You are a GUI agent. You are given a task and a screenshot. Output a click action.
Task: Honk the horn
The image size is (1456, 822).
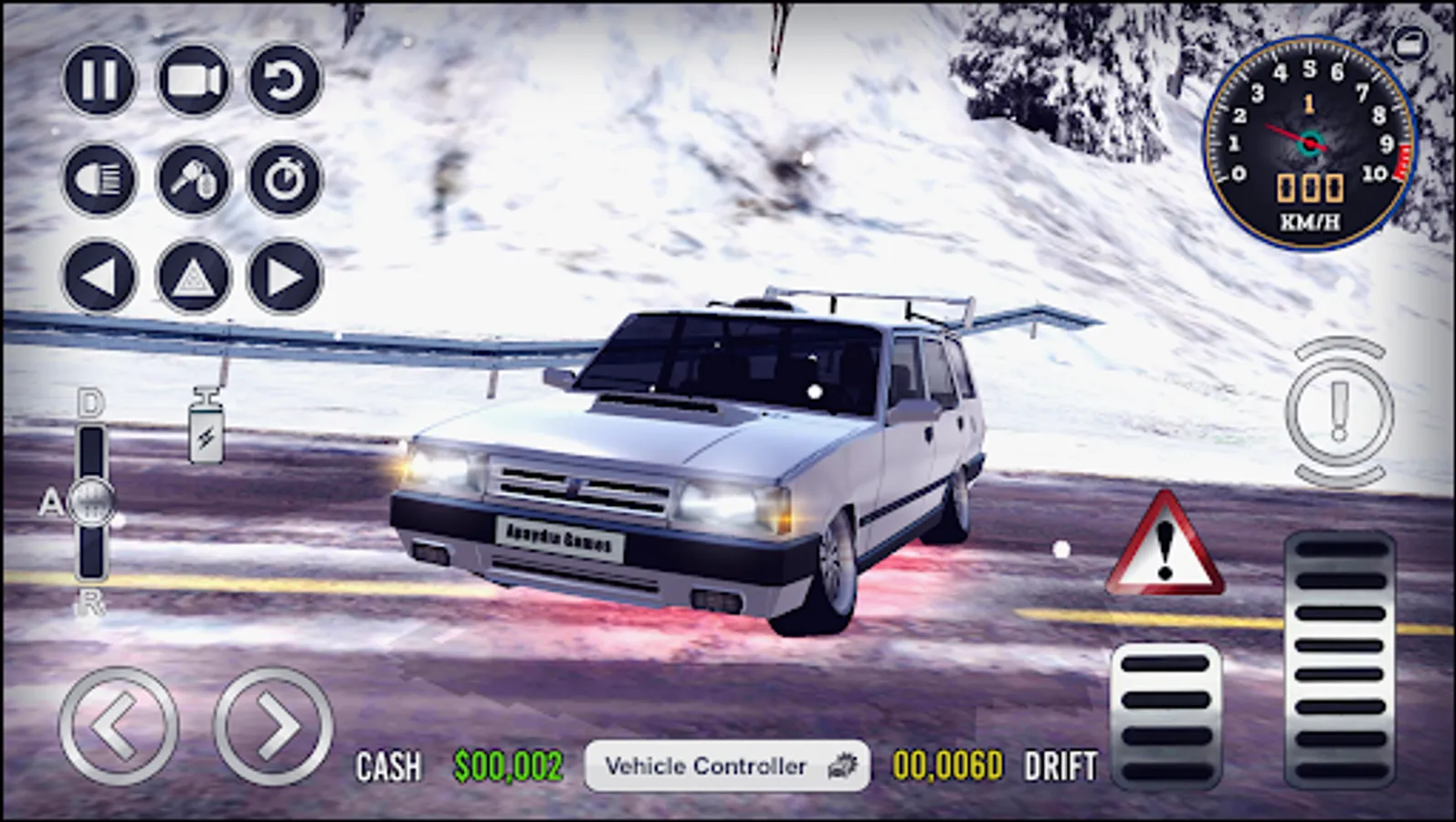pyautogui.click(x=195, y=180)
